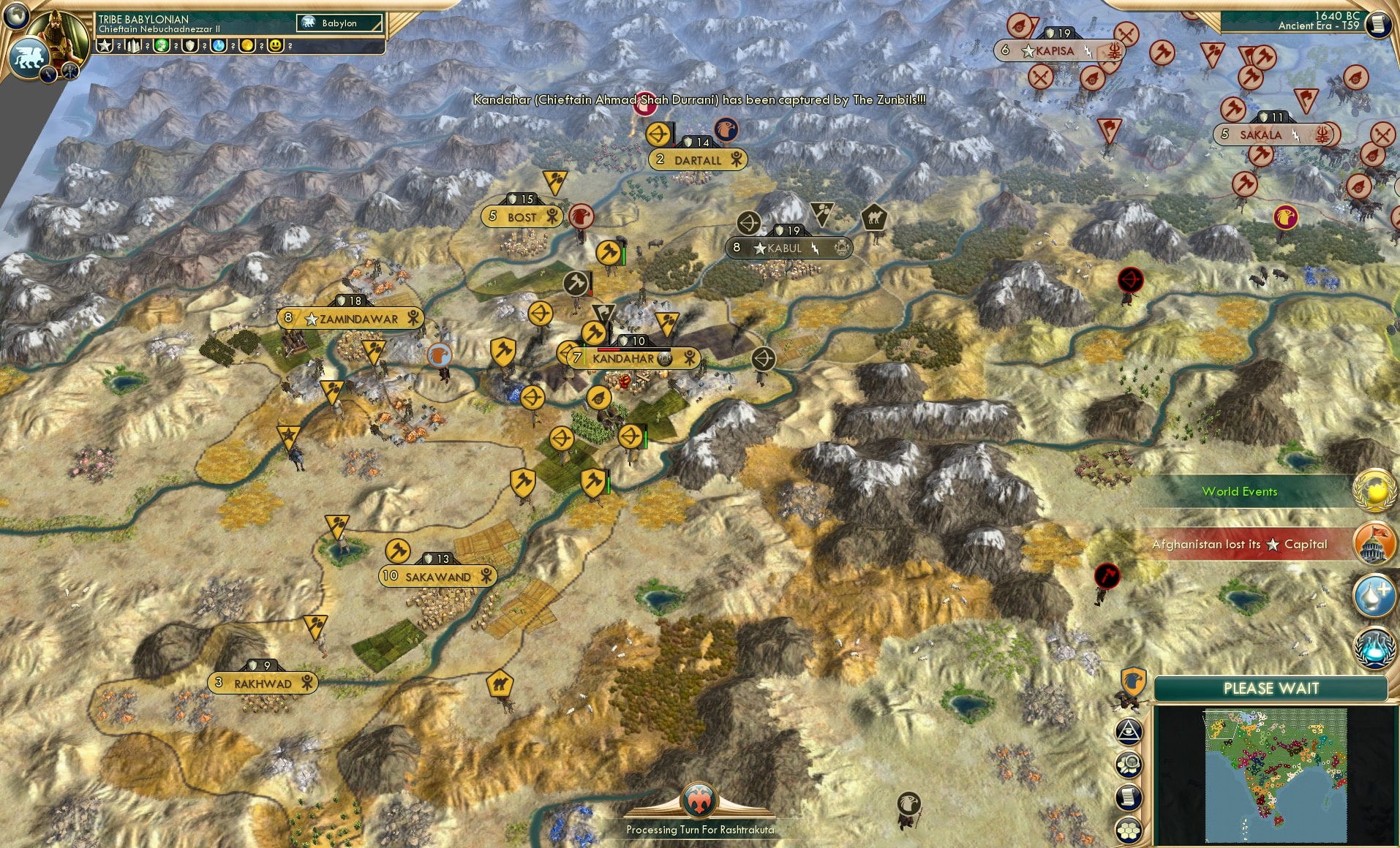The width and height of the screenshot is (1400, 848).
Task: Enable strategic view with the eye-pyramid icon
Action: [x=1129, y=732]
